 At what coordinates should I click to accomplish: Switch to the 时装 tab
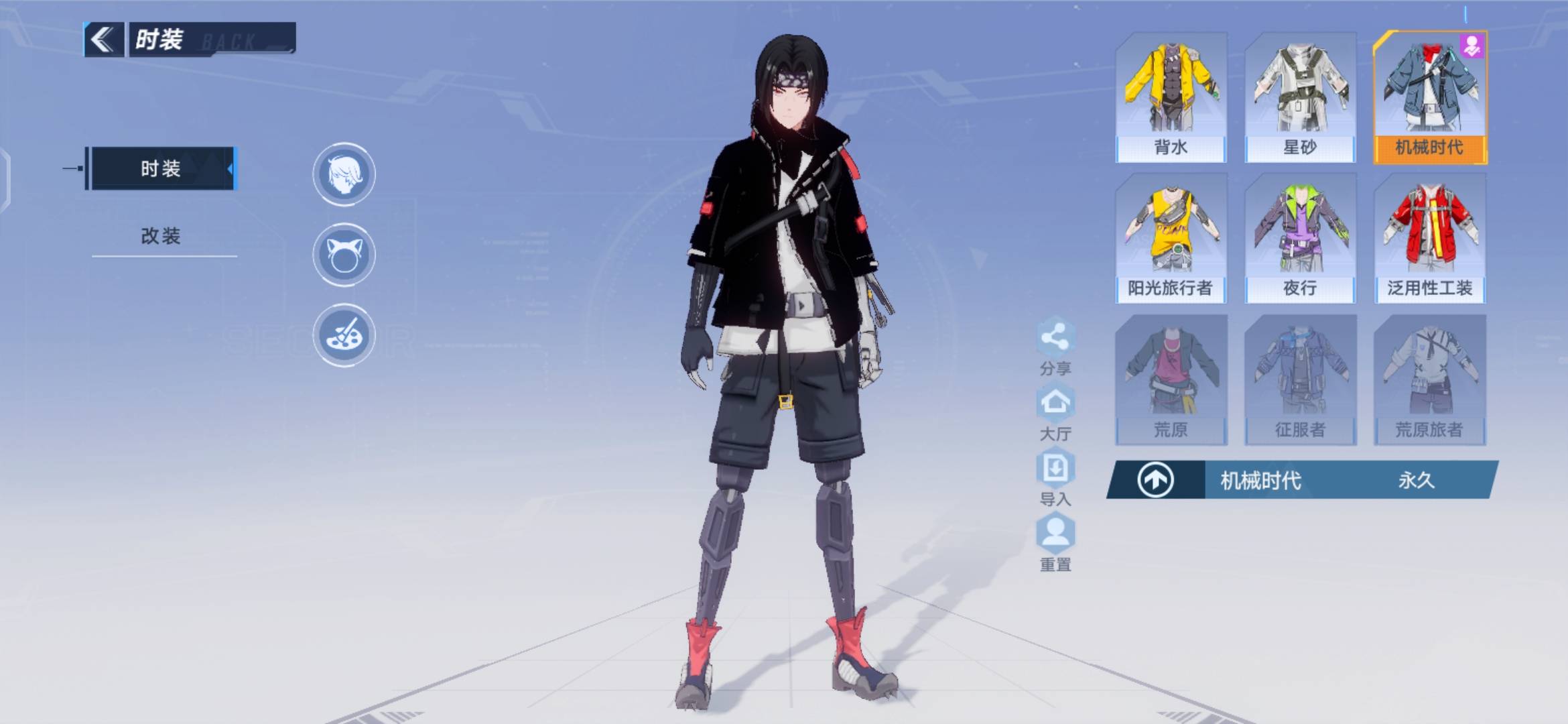pyautogui.click(x=161, y=168)
